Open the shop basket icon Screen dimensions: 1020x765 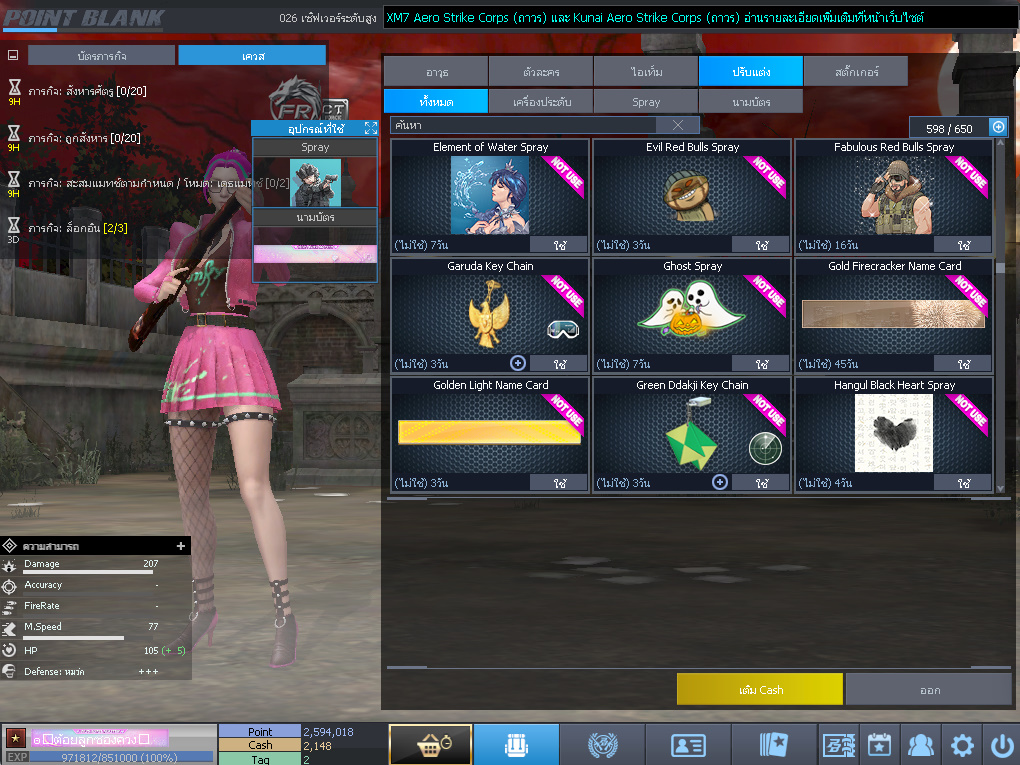point(430,745)
